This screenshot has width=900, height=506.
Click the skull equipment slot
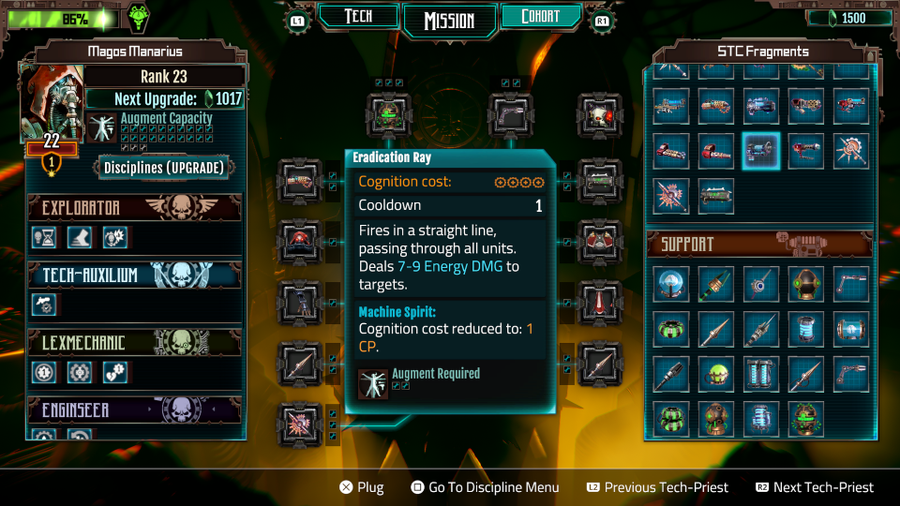coord(599,115)
